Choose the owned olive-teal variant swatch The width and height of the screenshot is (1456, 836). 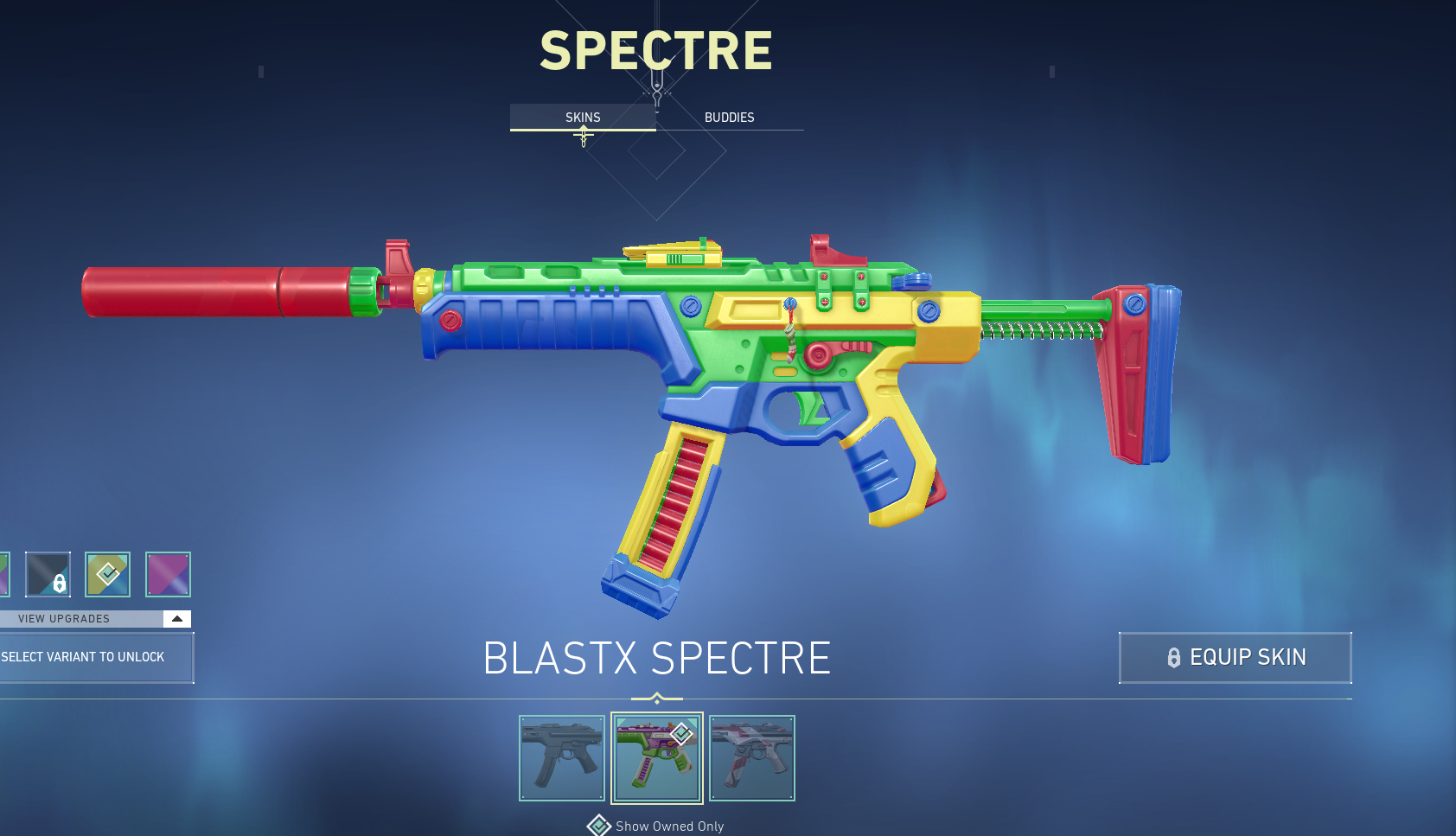[x=107, y=574]
